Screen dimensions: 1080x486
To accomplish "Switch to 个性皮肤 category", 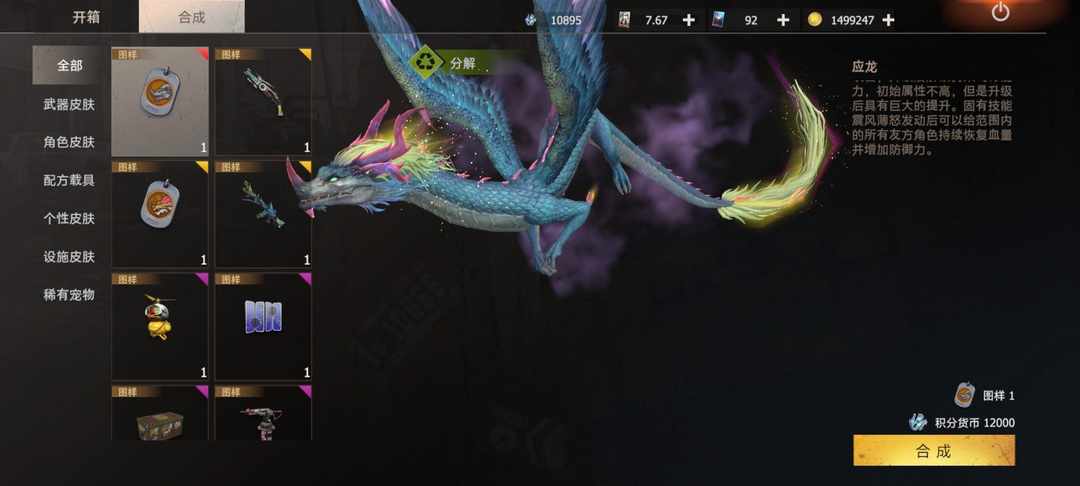I will [70, 218].
